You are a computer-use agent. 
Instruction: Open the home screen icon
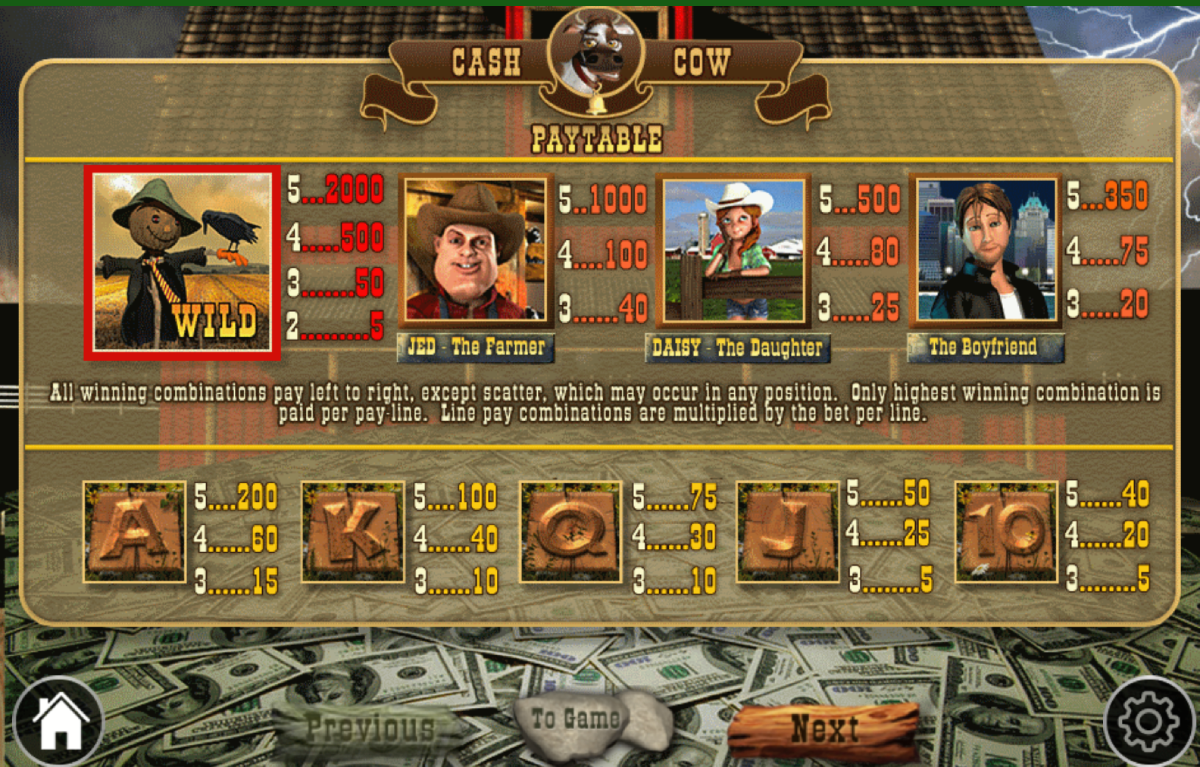[x=58, y=721]
